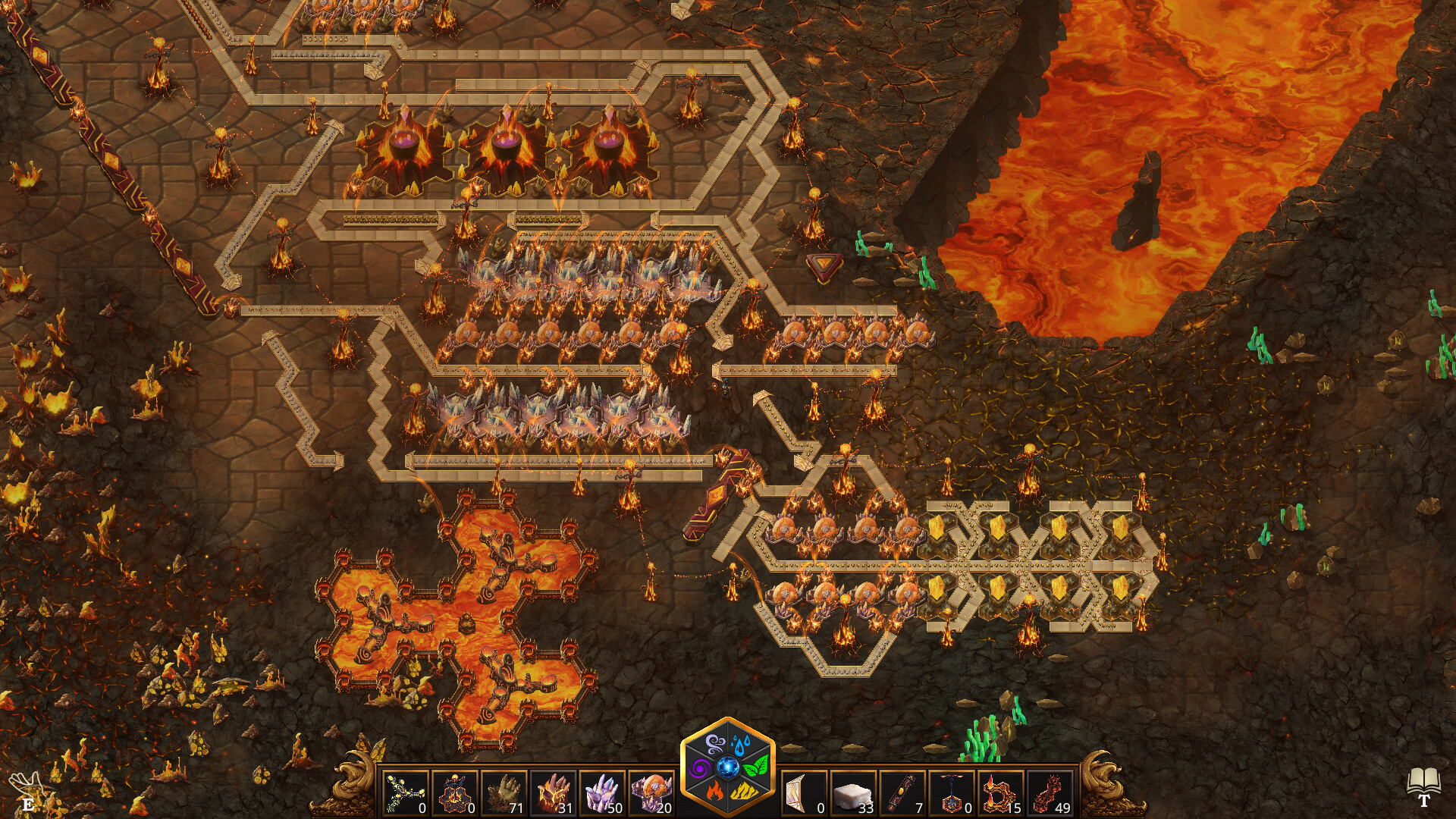This screenshot has width=1456, height=819.
Task: Toggle the green nature leaf element filter
Action: pos(756,767)
